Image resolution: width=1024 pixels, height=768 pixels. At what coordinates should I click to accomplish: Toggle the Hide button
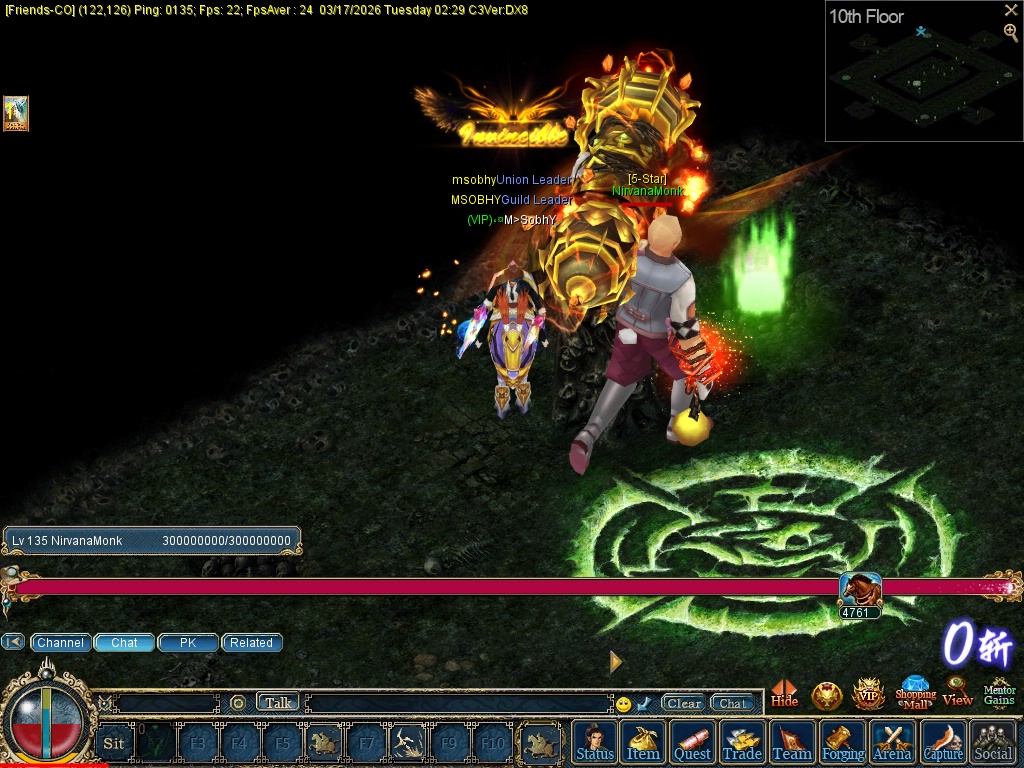[x=785, y=694]
